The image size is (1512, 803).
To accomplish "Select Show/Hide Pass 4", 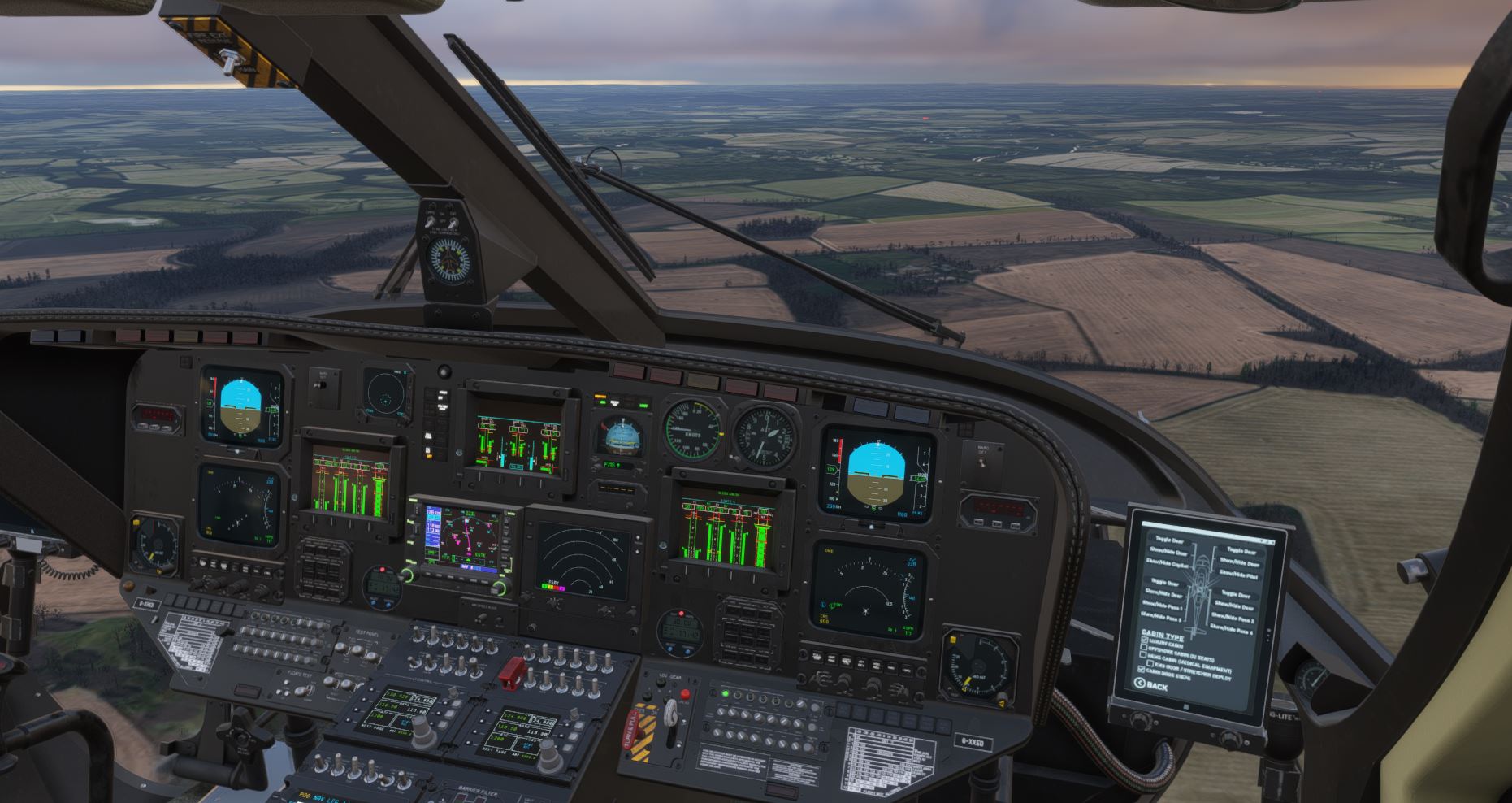I will (1231, 630).
